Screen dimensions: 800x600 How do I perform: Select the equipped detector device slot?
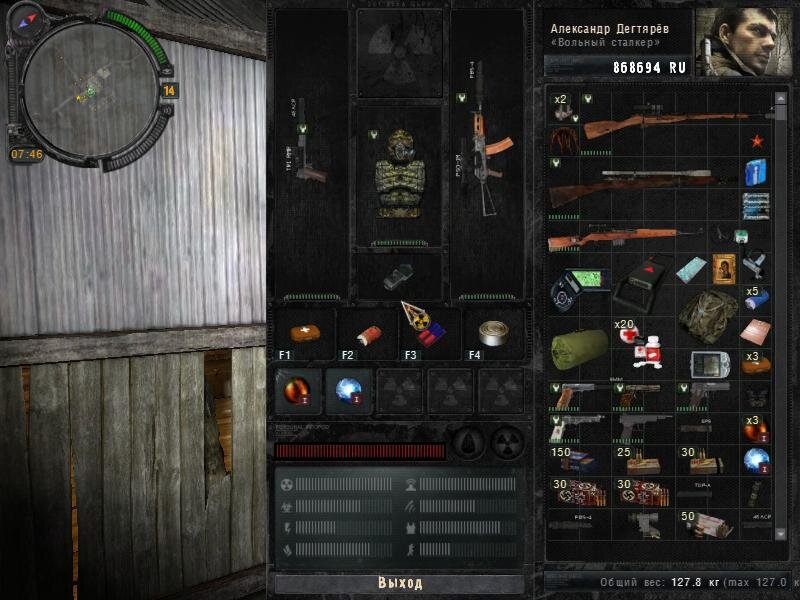click(398, 276)
